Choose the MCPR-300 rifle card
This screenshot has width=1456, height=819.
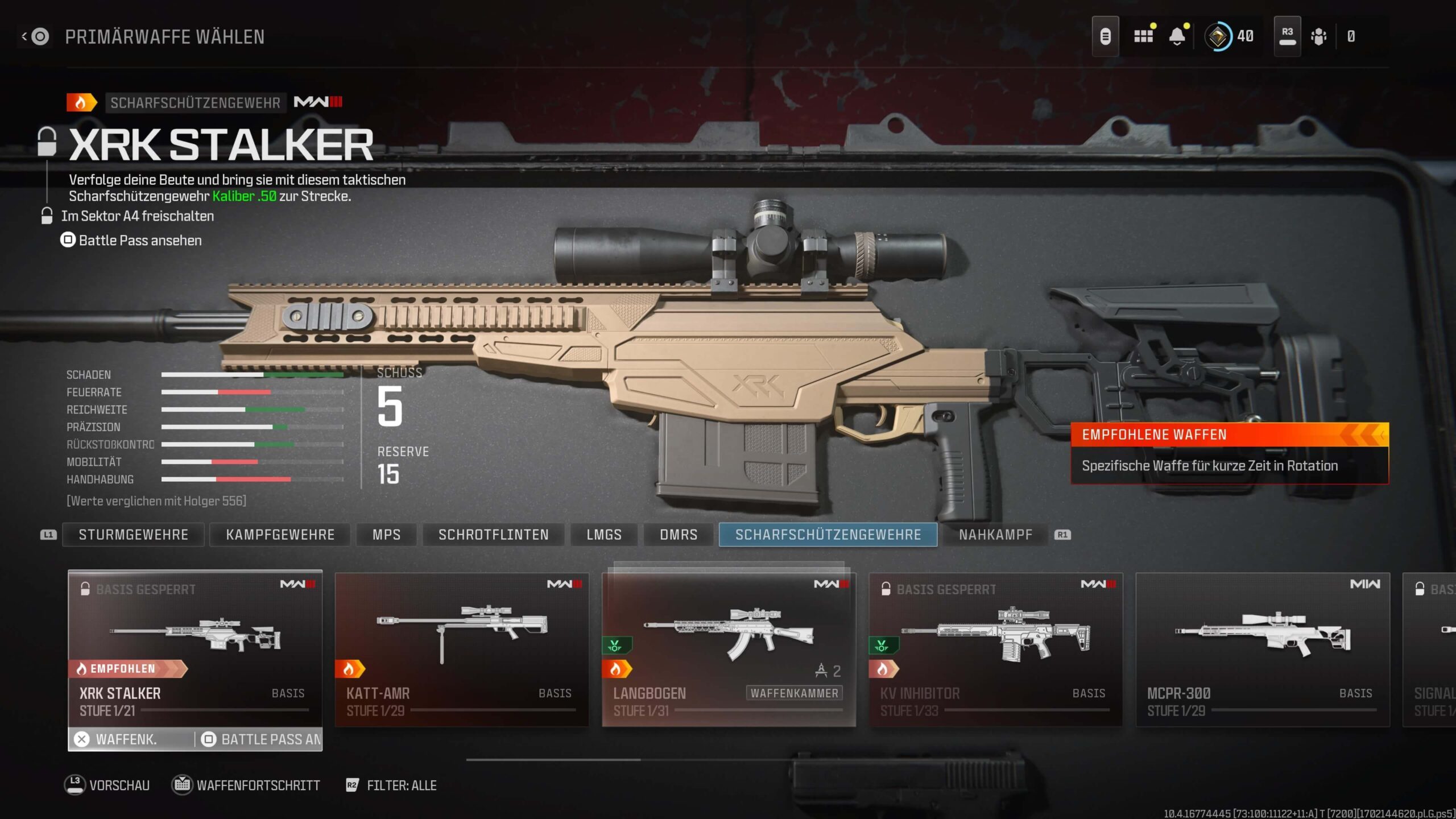click(1262, 648)
